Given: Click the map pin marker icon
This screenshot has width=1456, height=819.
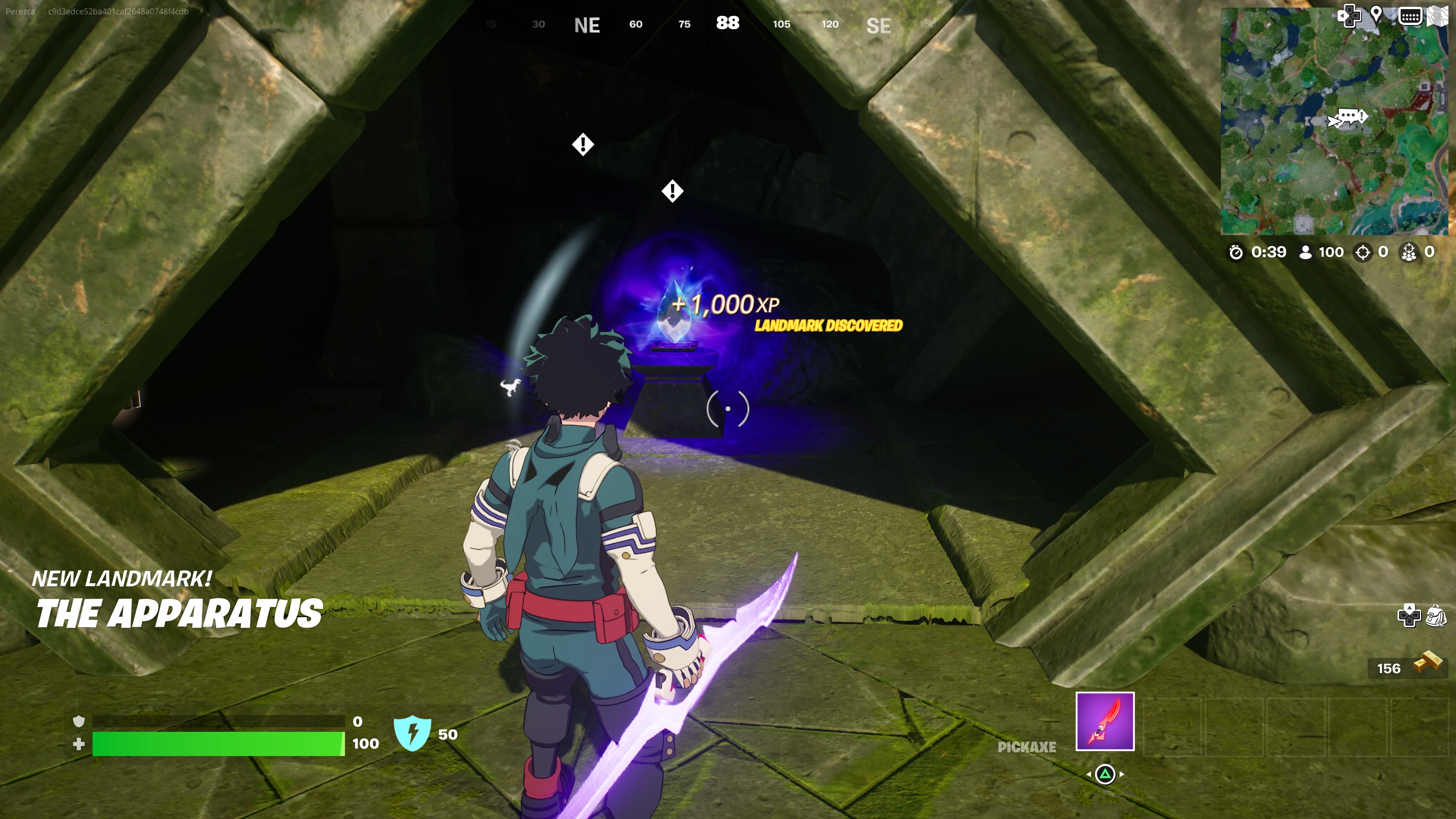Looking at the screenshot, I should (1376, 15).
